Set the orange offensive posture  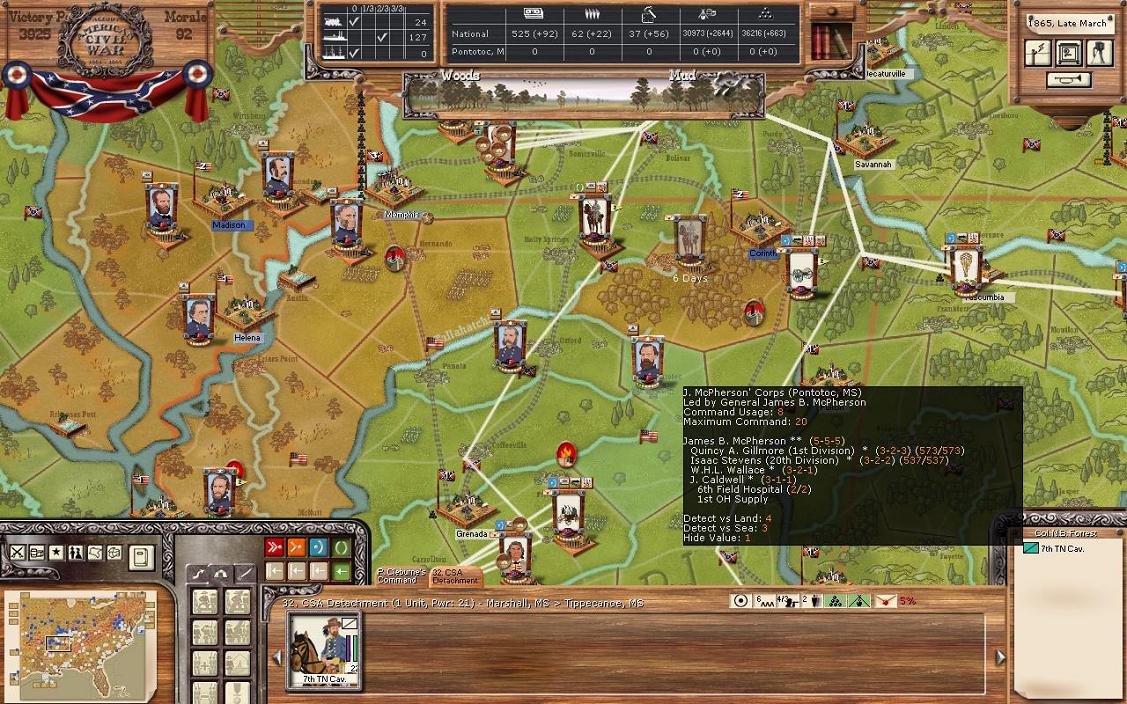[297, 547]
